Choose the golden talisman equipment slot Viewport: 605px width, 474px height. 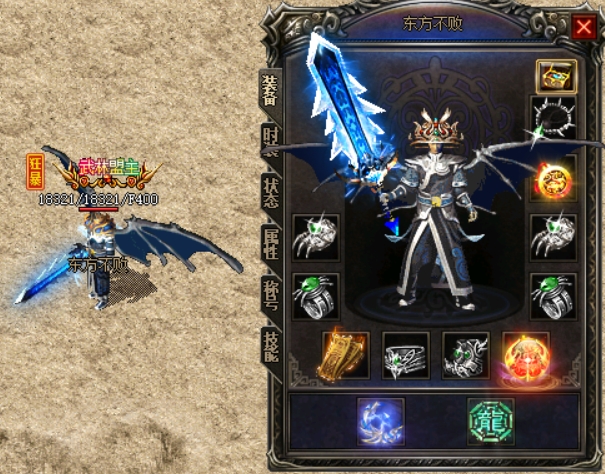345,357
